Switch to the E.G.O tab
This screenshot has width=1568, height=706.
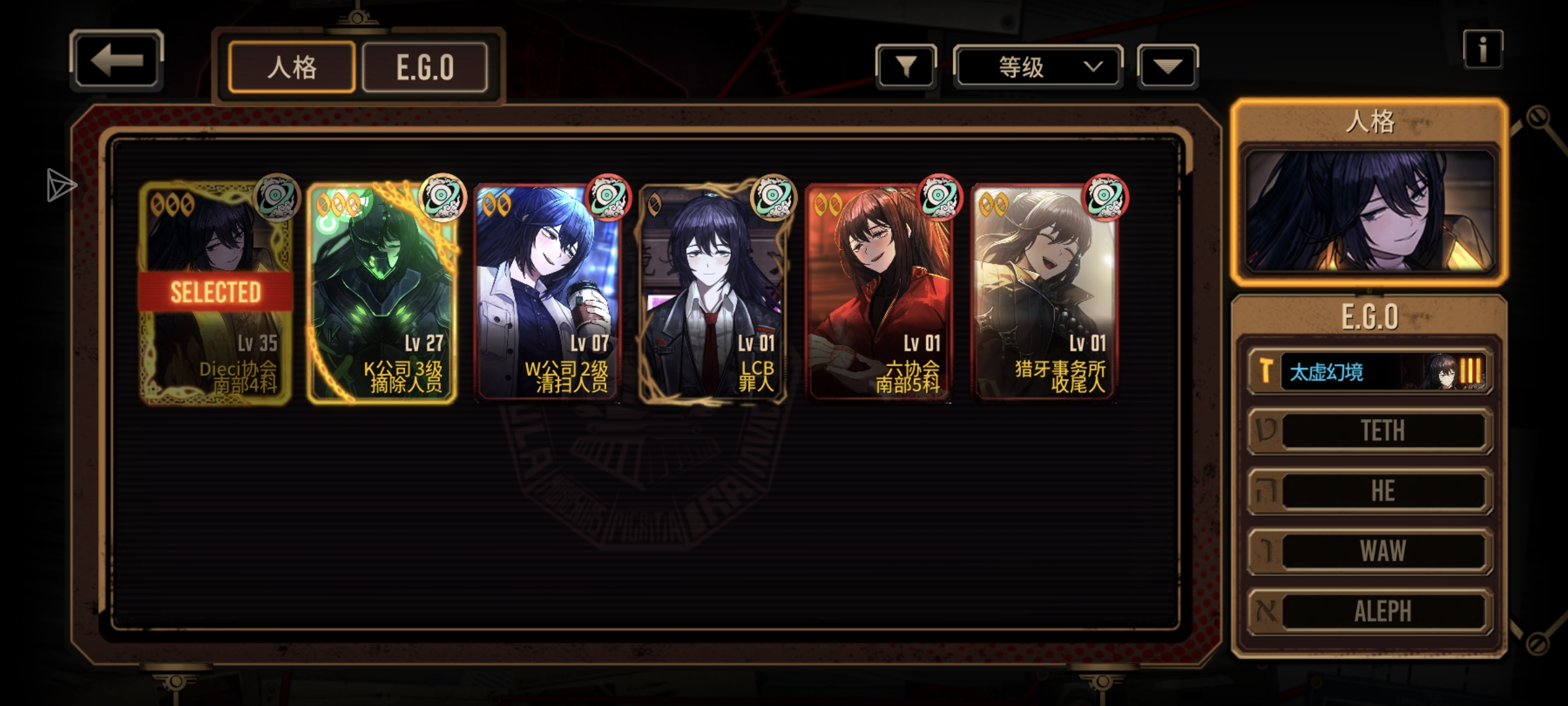425,67
